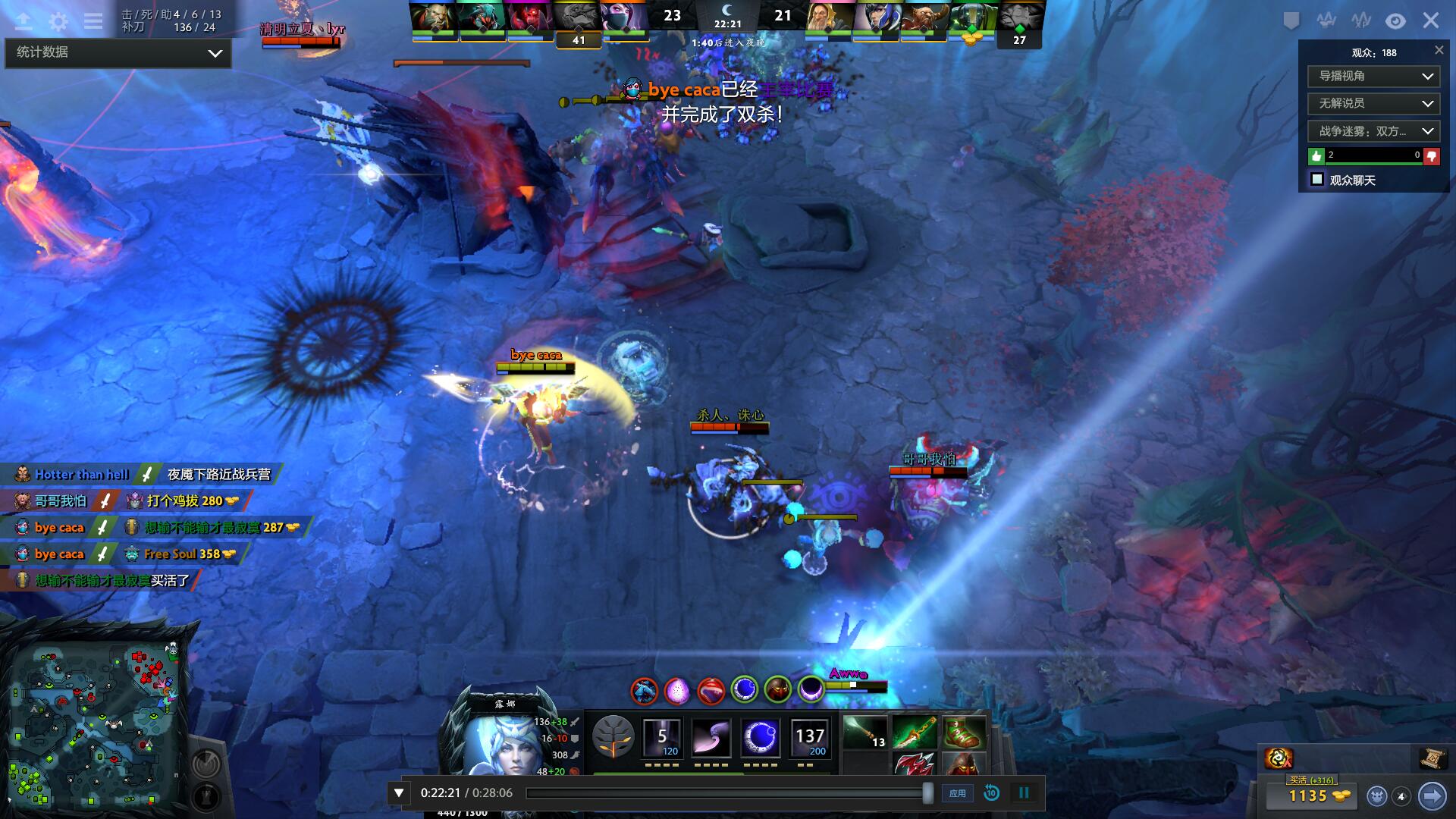Click the scroll icon near the bottom-right gold display
The height and width of the screenshot is (819, 1456).
1433,757
